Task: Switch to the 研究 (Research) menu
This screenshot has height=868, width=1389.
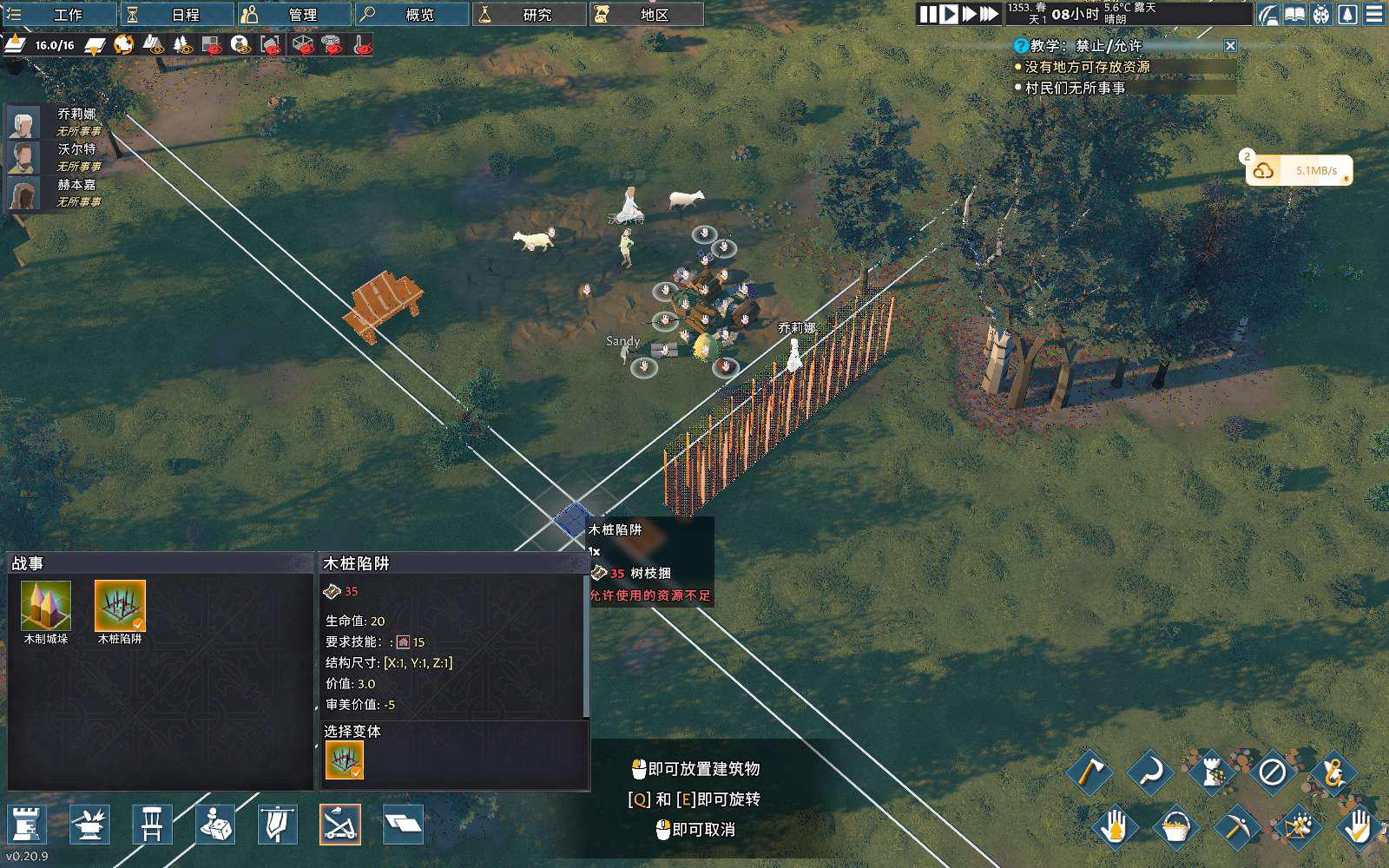Action: [x=528, y=14]
